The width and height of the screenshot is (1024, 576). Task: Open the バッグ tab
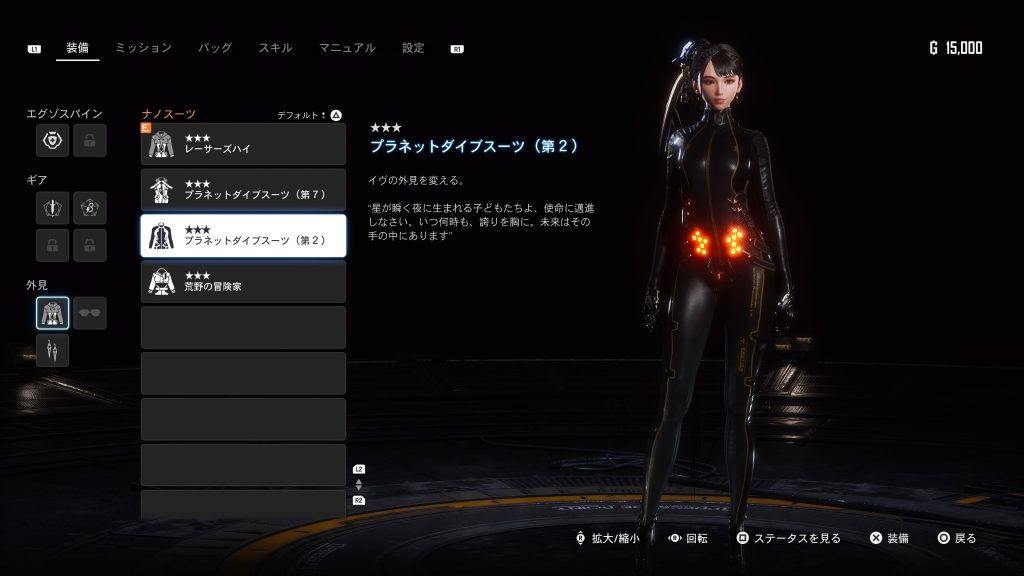pos(215,48)
